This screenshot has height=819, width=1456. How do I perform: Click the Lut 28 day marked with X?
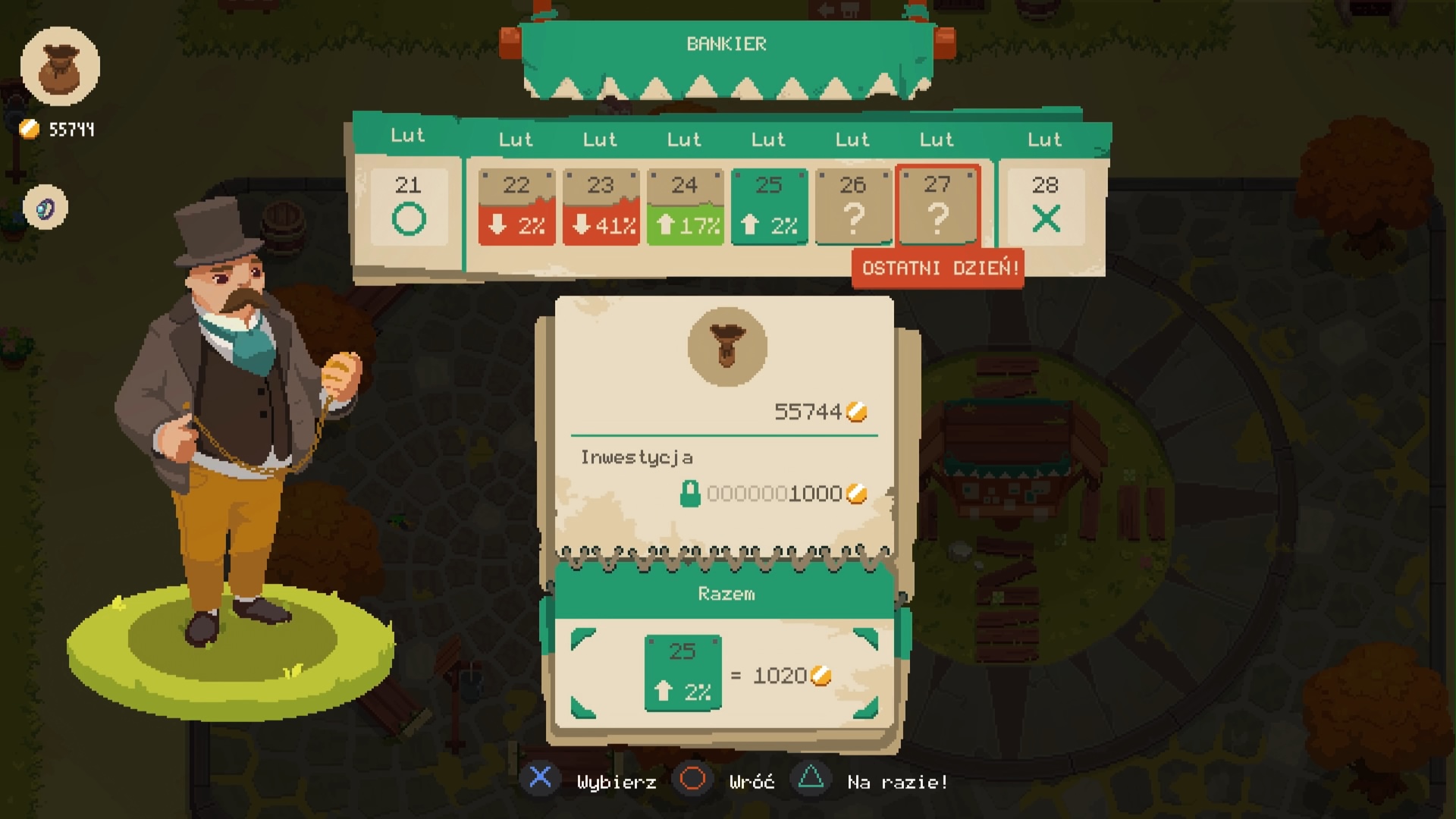[x=1045, y=206]
